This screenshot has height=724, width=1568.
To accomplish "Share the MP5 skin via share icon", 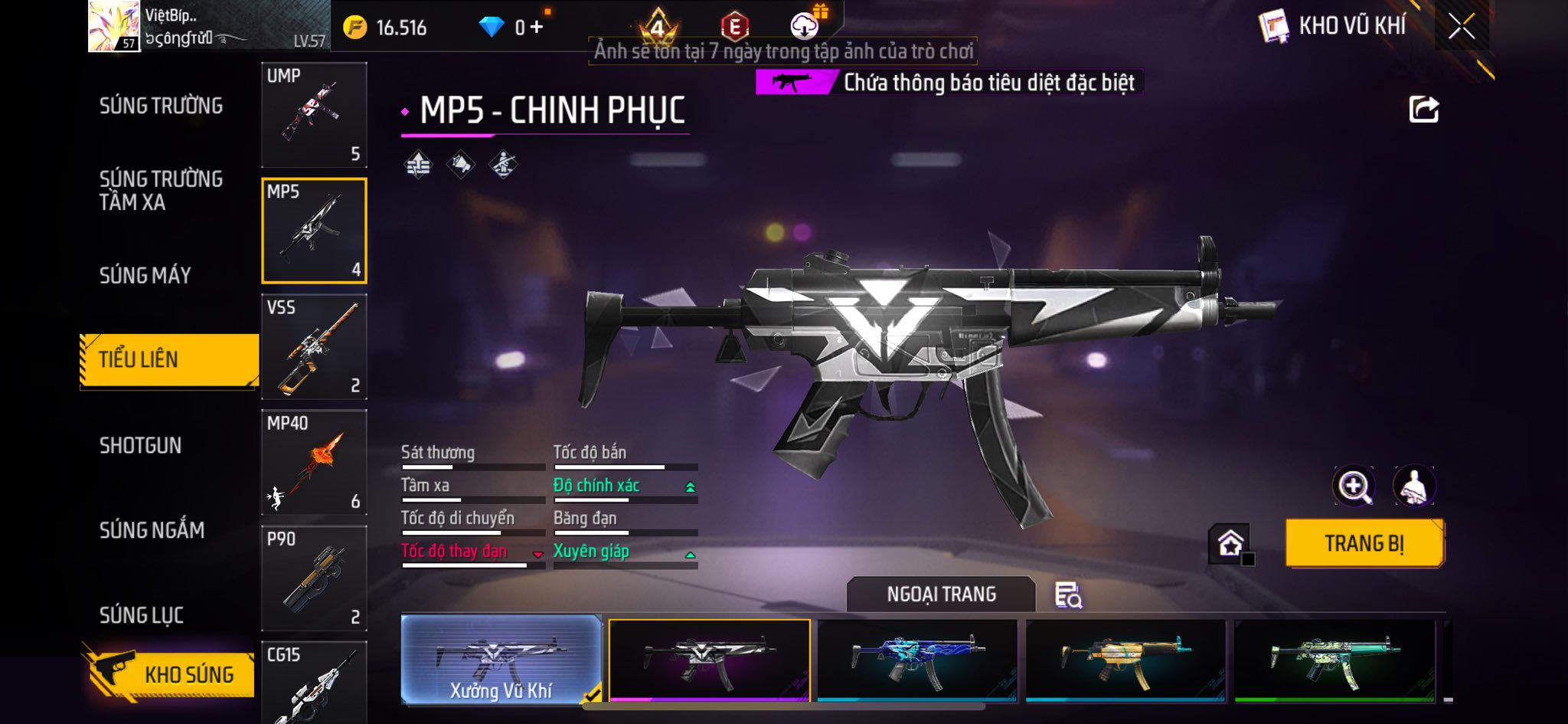I will click(x=1423, y=110).
